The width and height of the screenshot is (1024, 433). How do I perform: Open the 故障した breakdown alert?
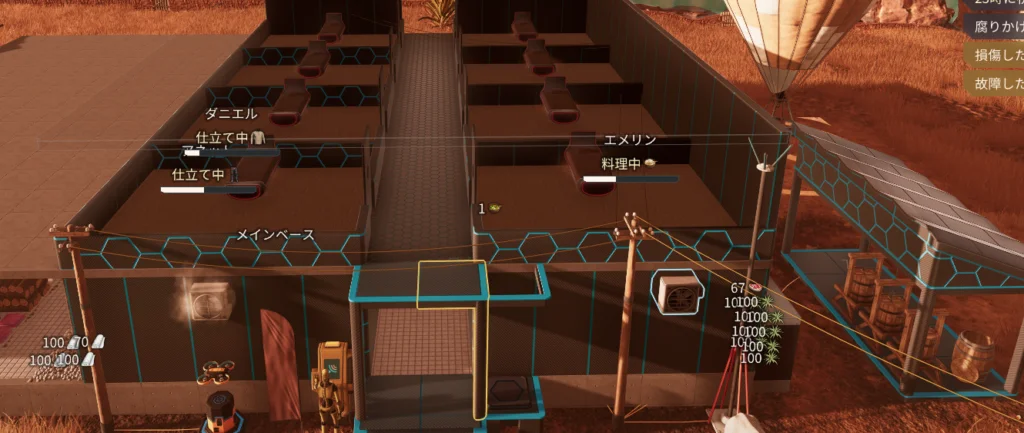(994, 83)
